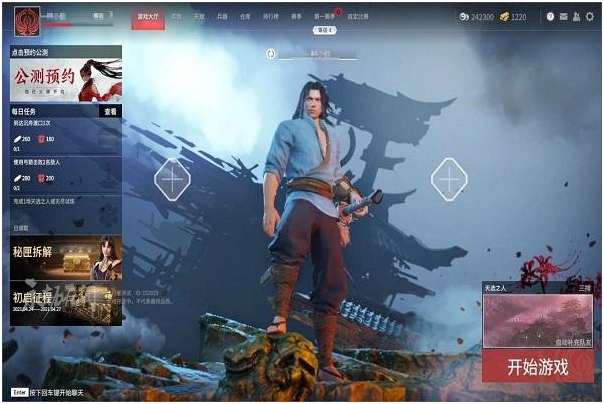Click the question mark help icon
This screenshot has height=404, width=604.
[x=550, y=17]
